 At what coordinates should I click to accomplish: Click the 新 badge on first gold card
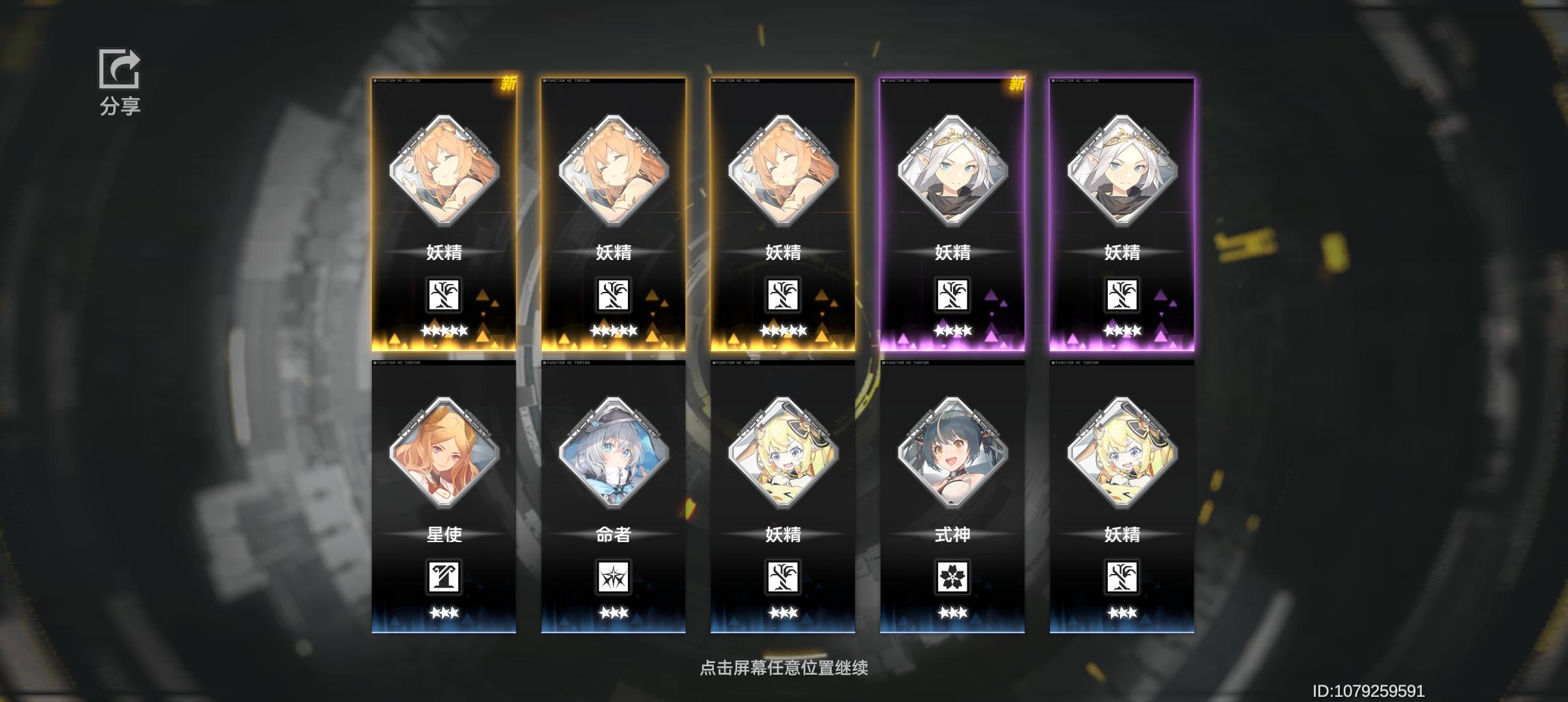[x=508, y=83]
